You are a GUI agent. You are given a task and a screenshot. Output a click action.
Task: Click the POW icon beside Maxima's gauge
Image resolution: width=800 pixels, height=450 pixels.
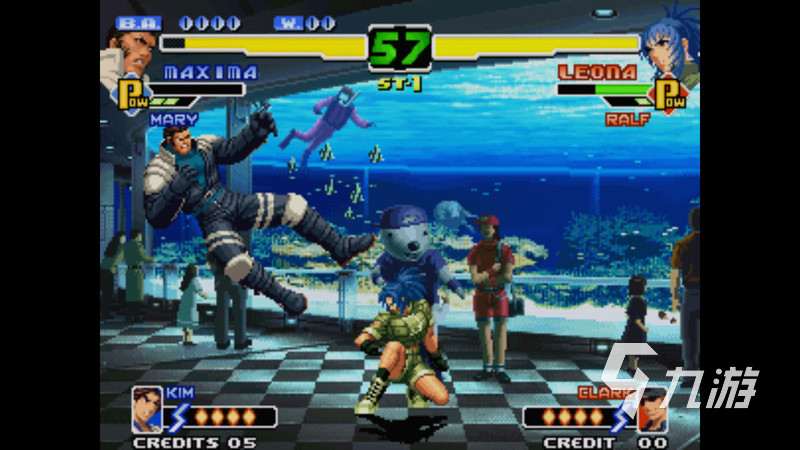(x=132, y=97)
